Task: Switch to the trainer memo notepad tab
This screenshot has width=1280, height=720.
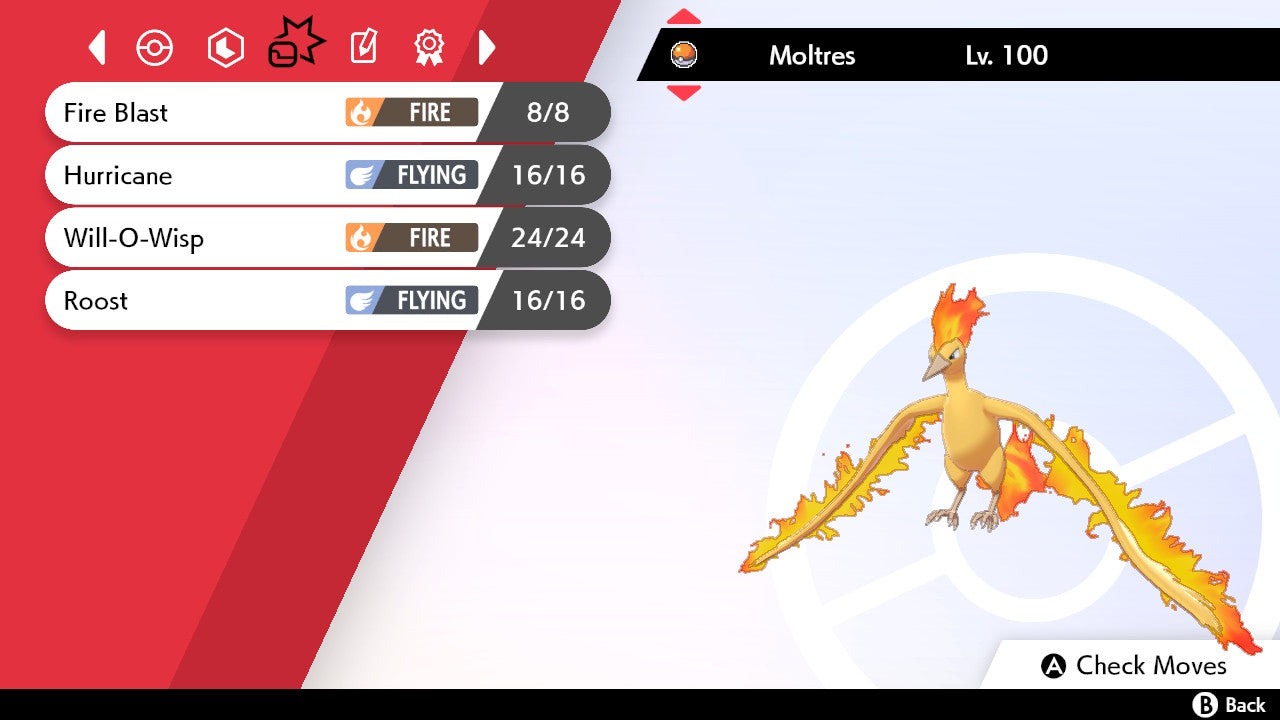Action: point(363,48)
